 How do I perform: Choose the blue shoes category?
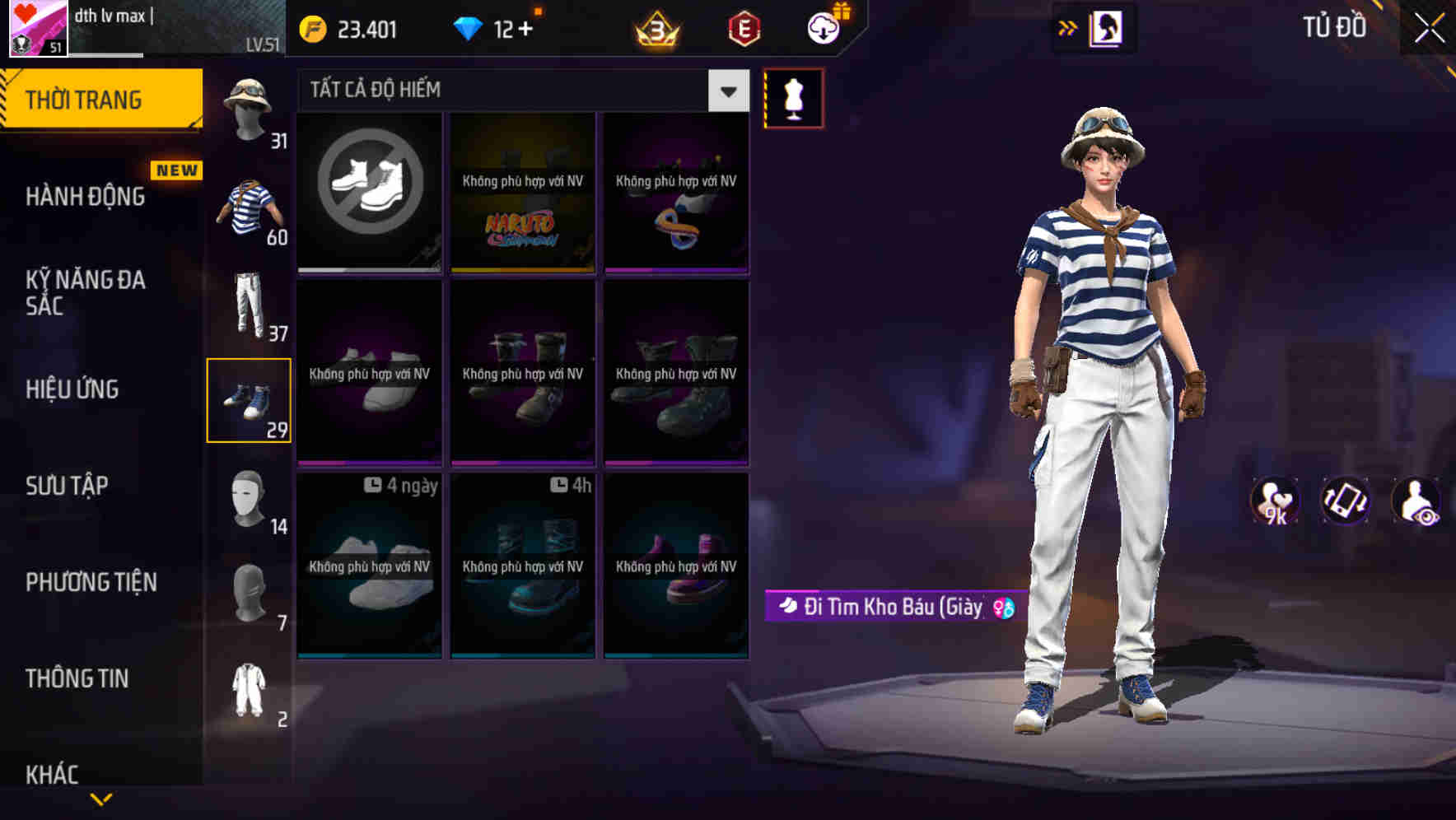(x=249, y=401)
